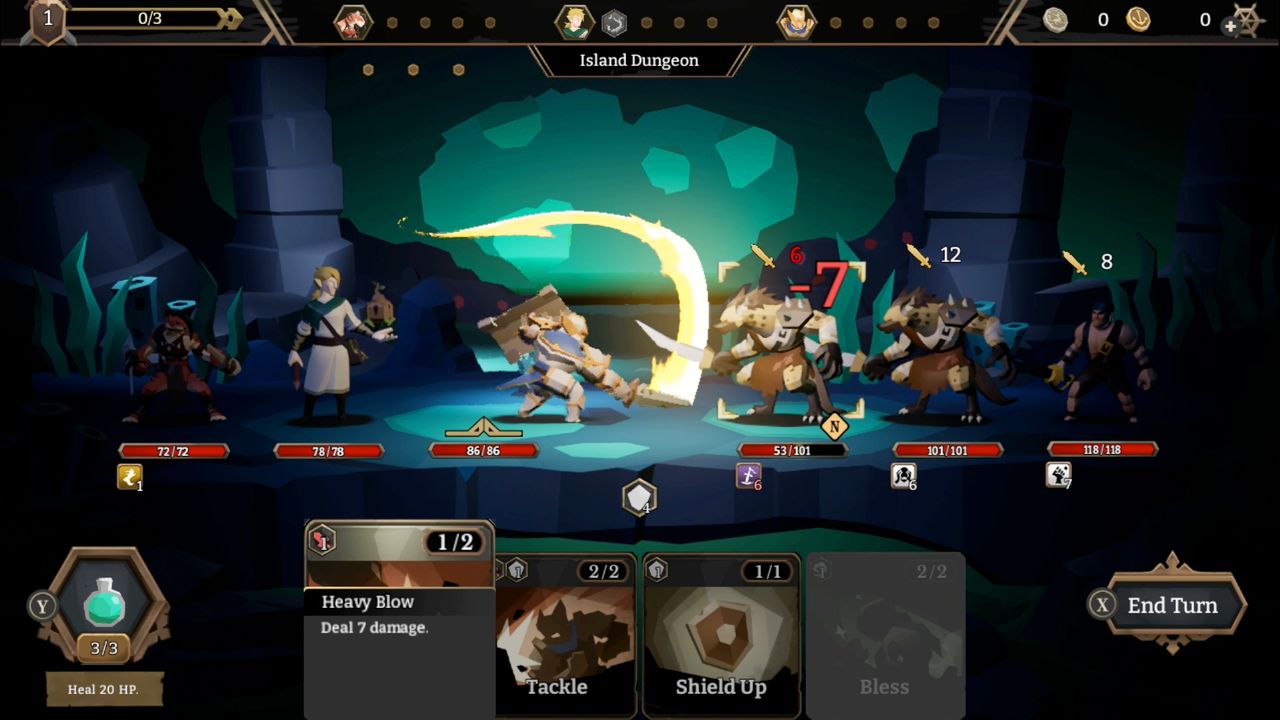Click the coin currency icon in top bar

(1056, 20)
